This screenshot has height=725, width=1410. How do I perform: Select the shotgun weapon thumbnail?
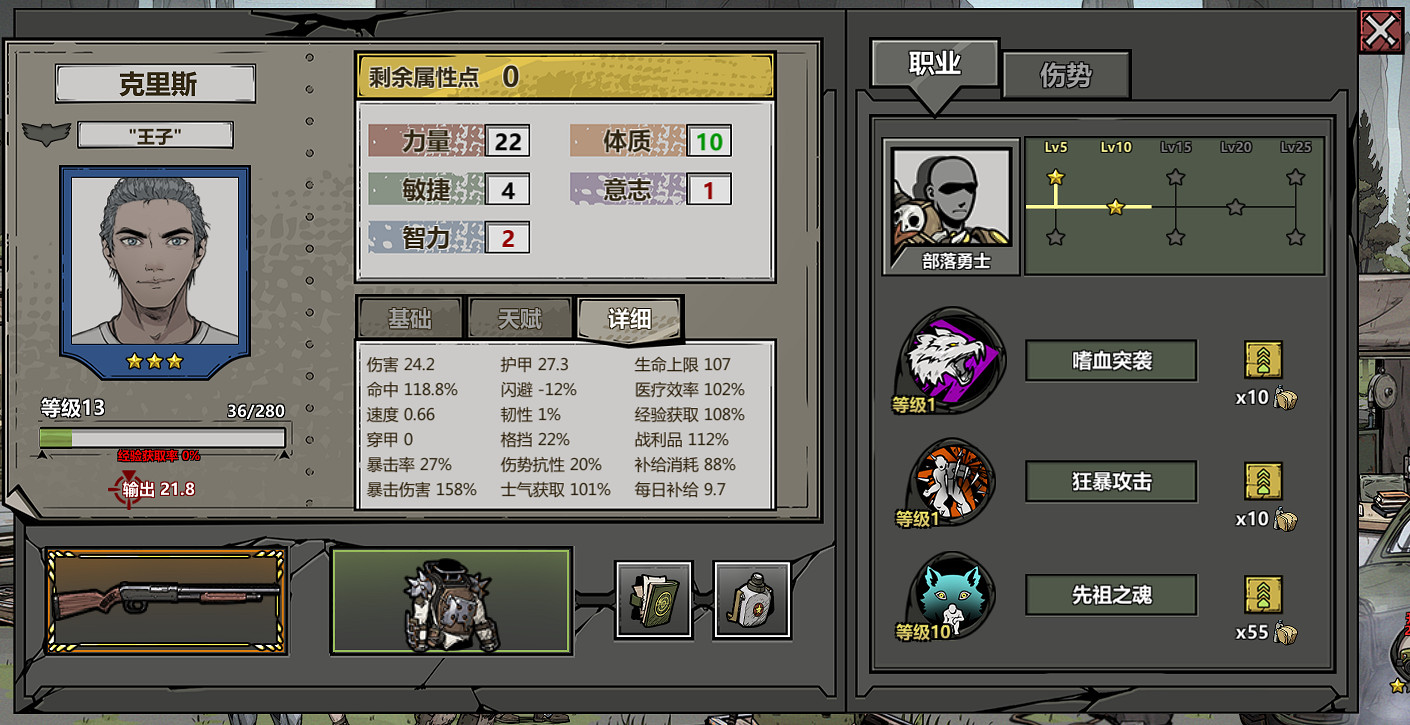[x=165, y=597]
